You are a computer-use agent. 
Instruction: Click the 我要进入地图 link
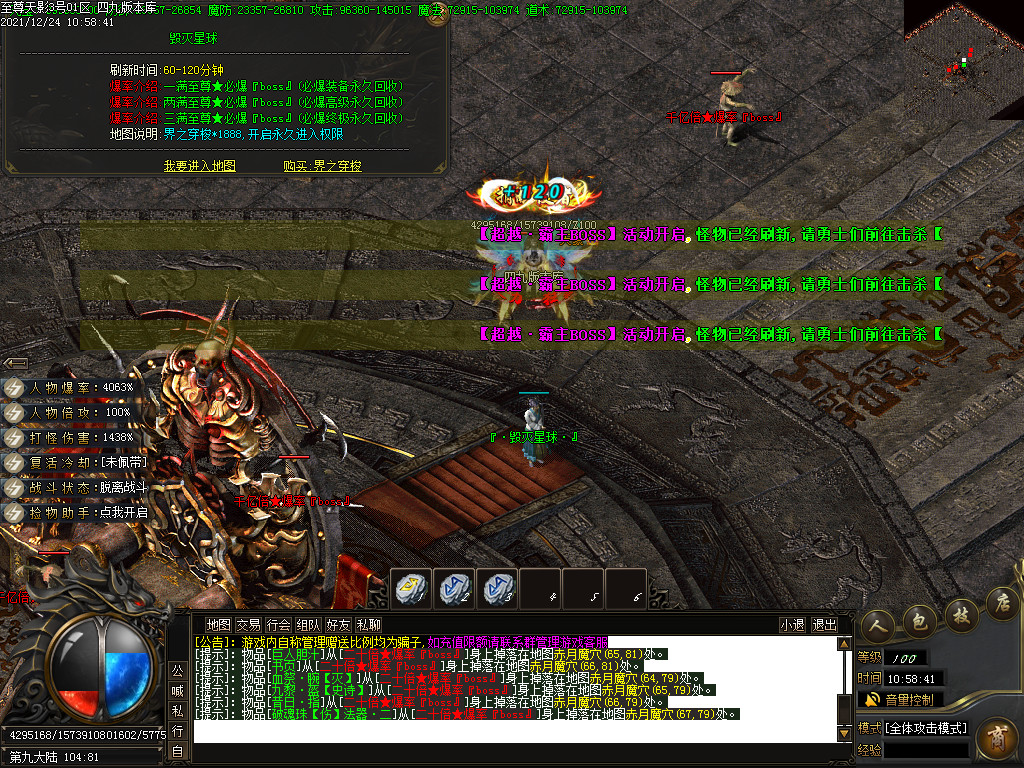[200, 166]
